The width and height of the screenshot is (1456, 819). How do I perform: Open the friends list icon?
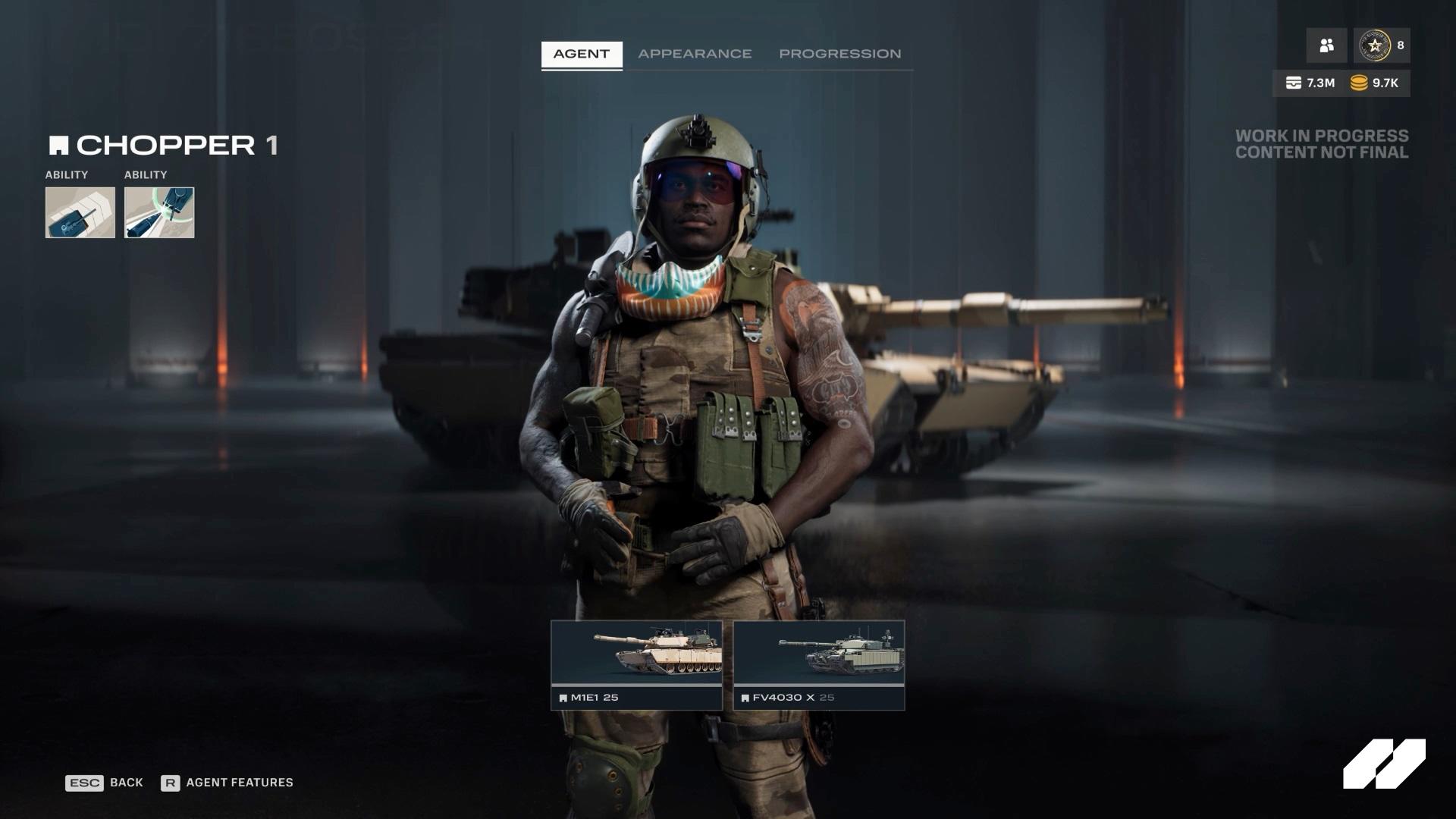[x=1326, y=45]
